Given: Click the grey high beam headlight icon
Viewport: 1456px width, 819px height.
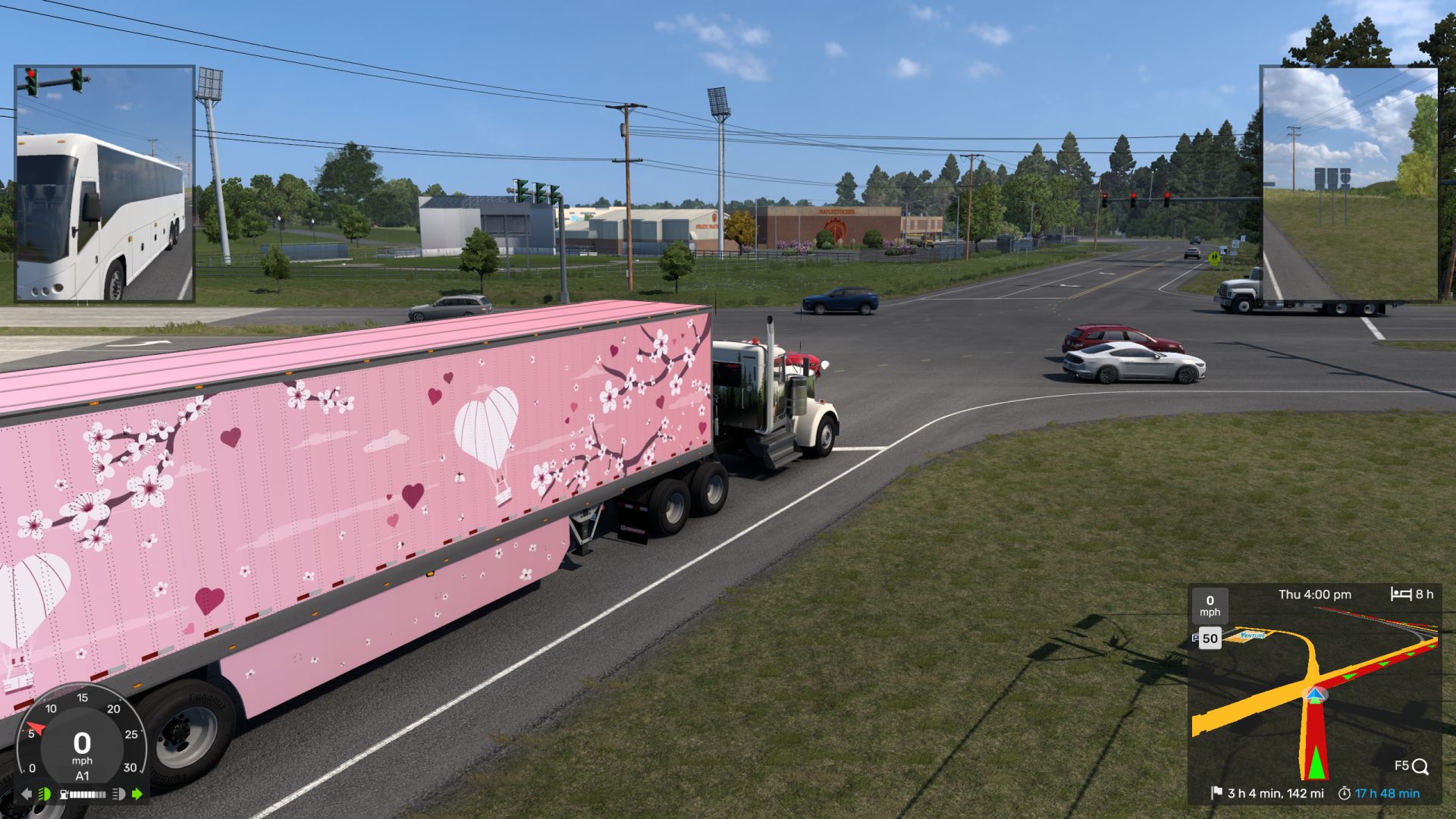Looking at the screenshot, I should tap(118, 794).
